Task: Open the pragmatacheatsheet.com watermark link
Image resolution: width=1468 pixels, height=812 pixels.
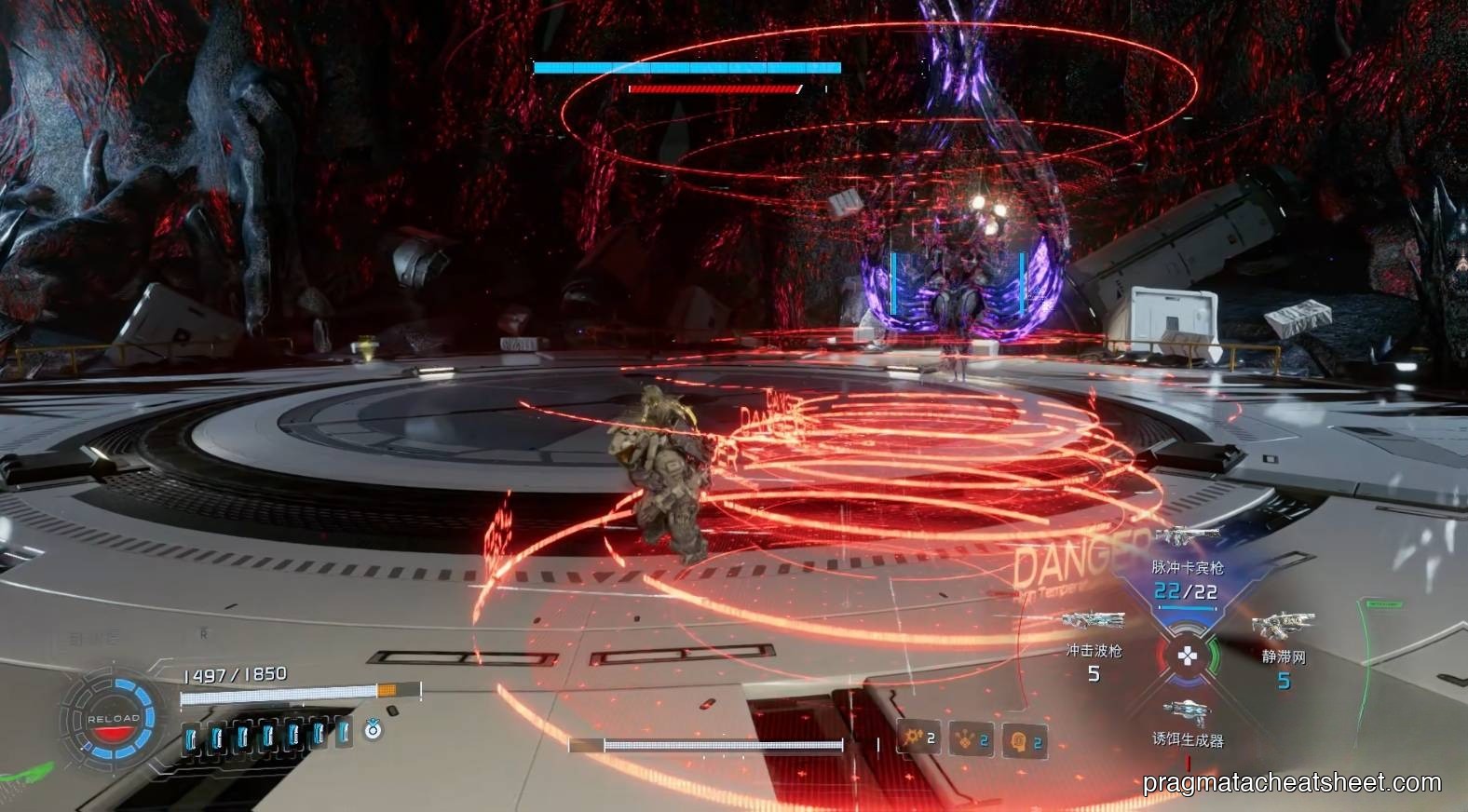Action: [x=1292, y=783]
